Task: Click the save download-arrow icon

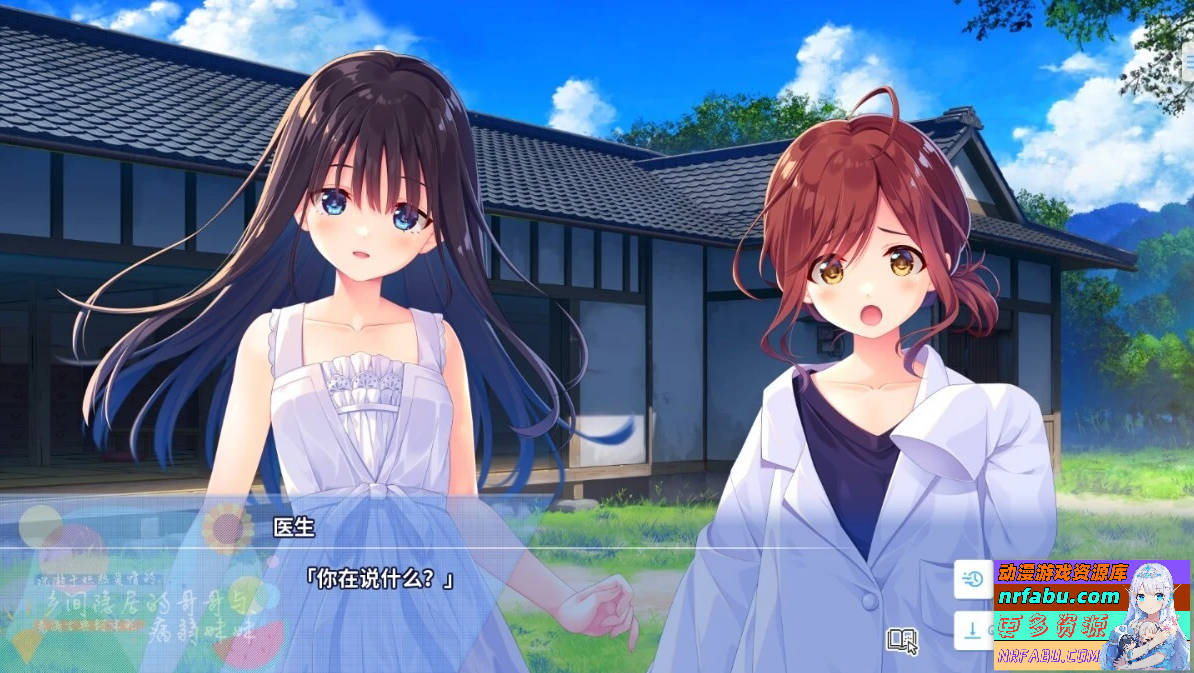Action: pos(971,630)
